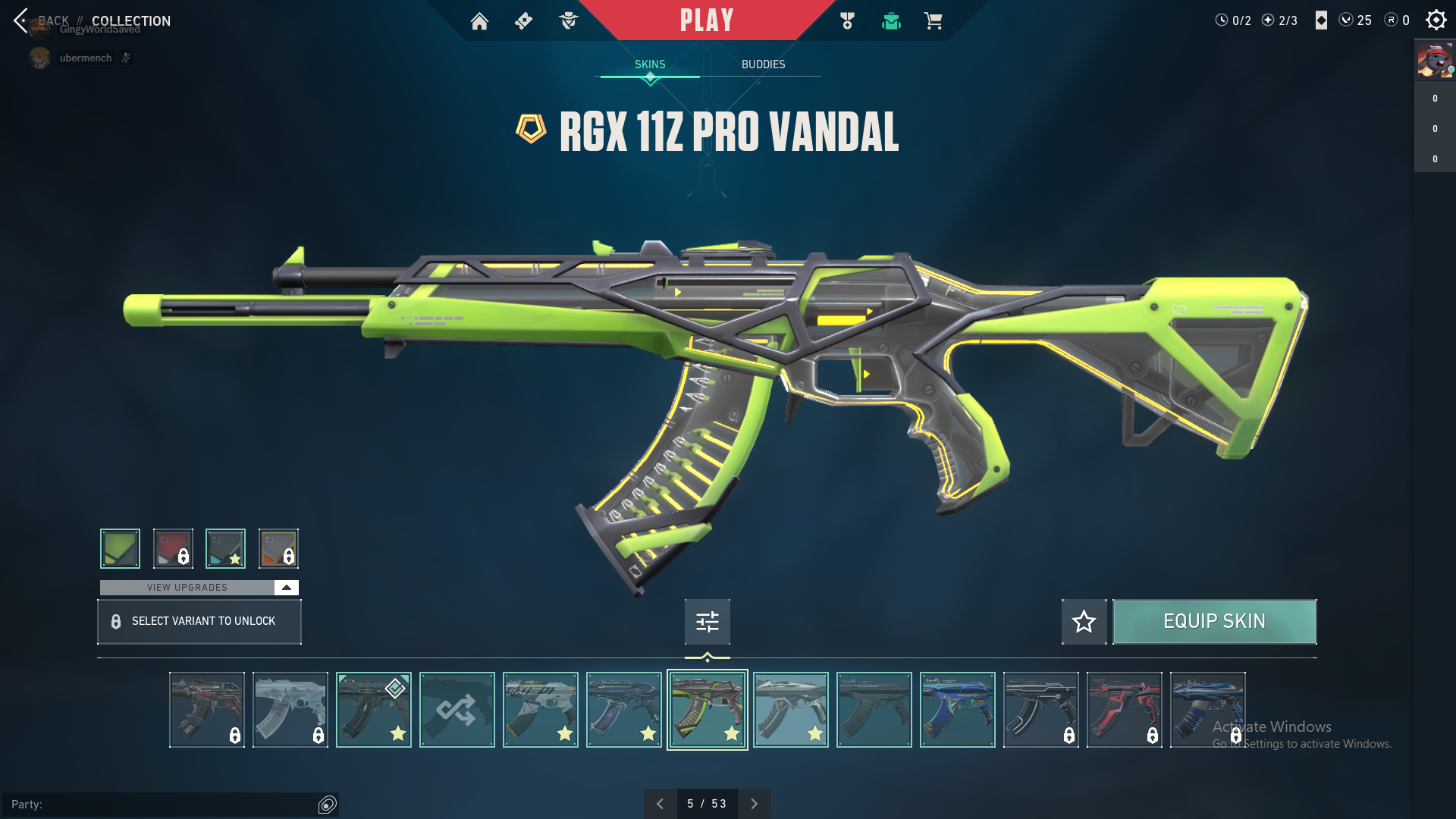Select the locked orange color variant

pyautogui.click(x=278, y=548)
